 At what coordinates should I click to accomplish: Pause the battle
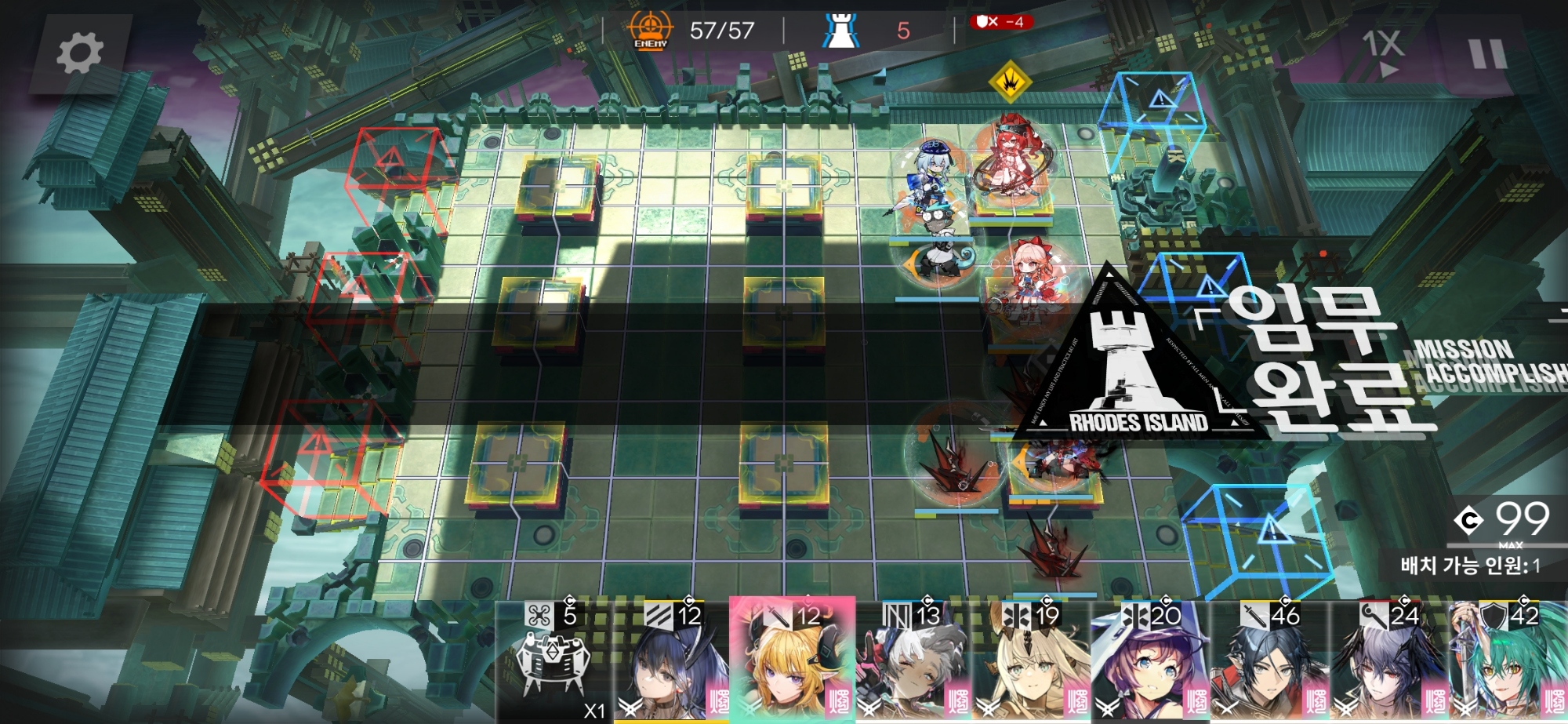(x=1487, y=54)
